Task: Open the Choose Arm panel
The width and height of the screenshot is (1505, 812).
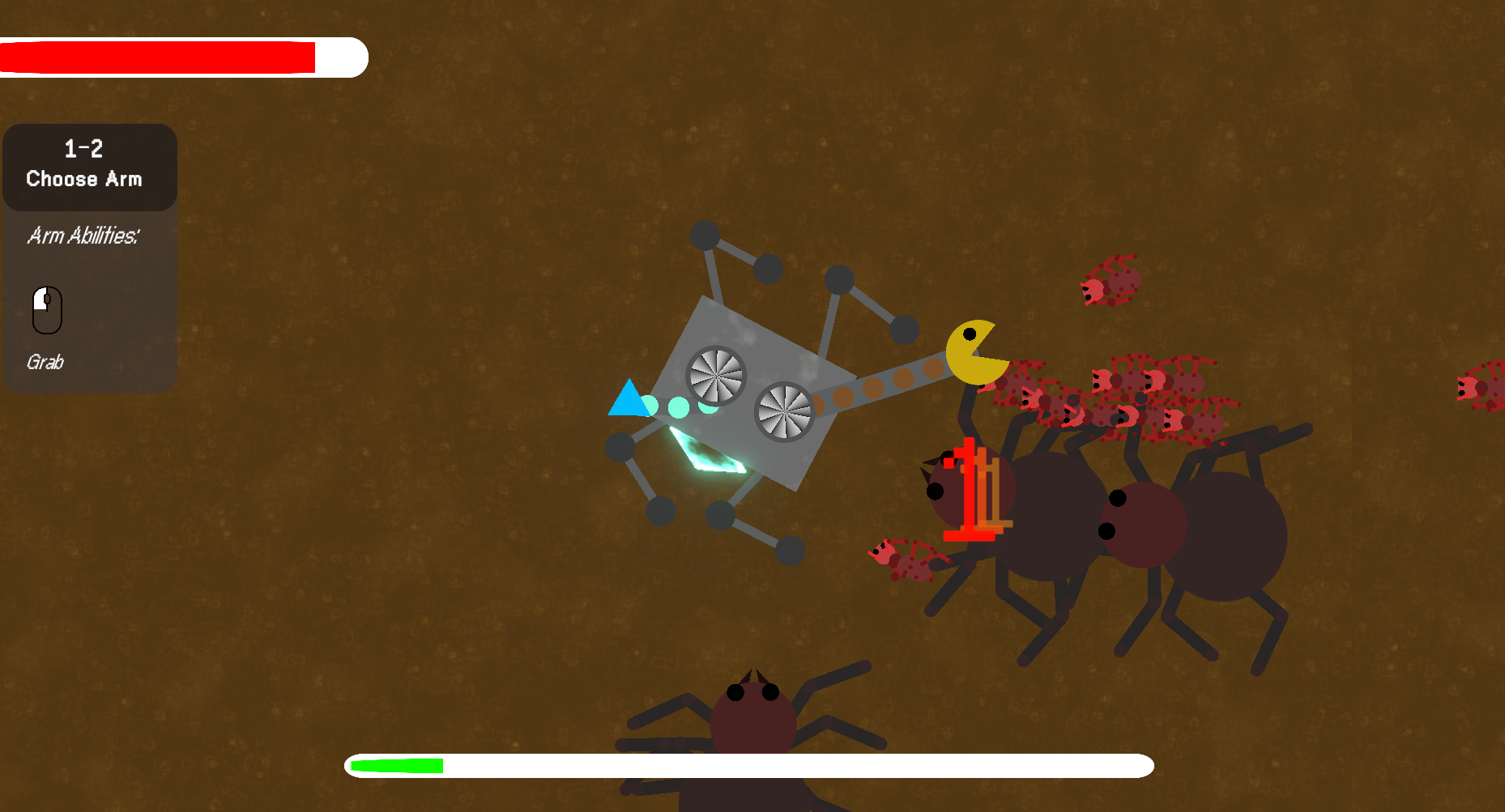Action: (89, 168)
